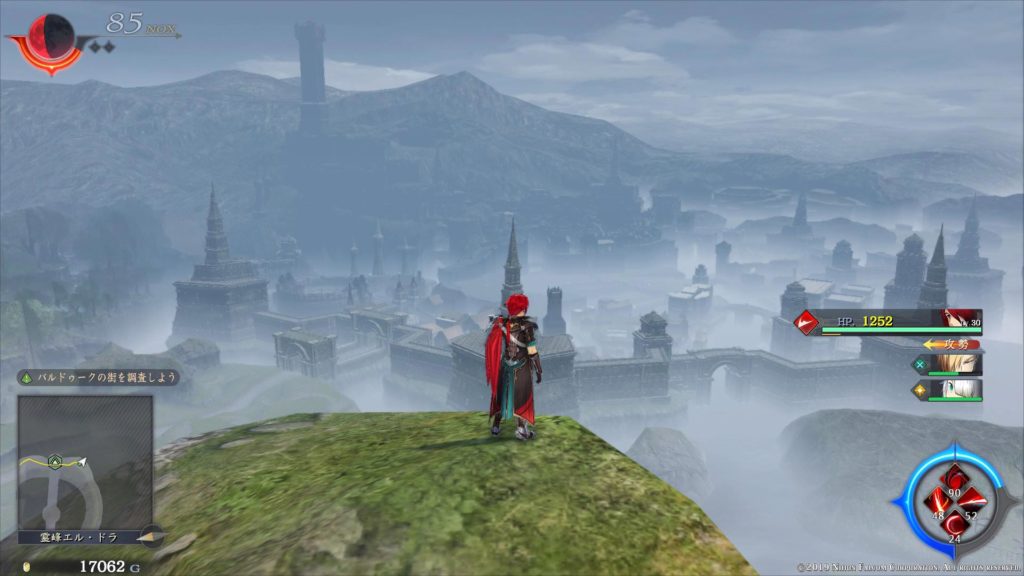Select the red-haired party leader portrait

pos(961,320)
